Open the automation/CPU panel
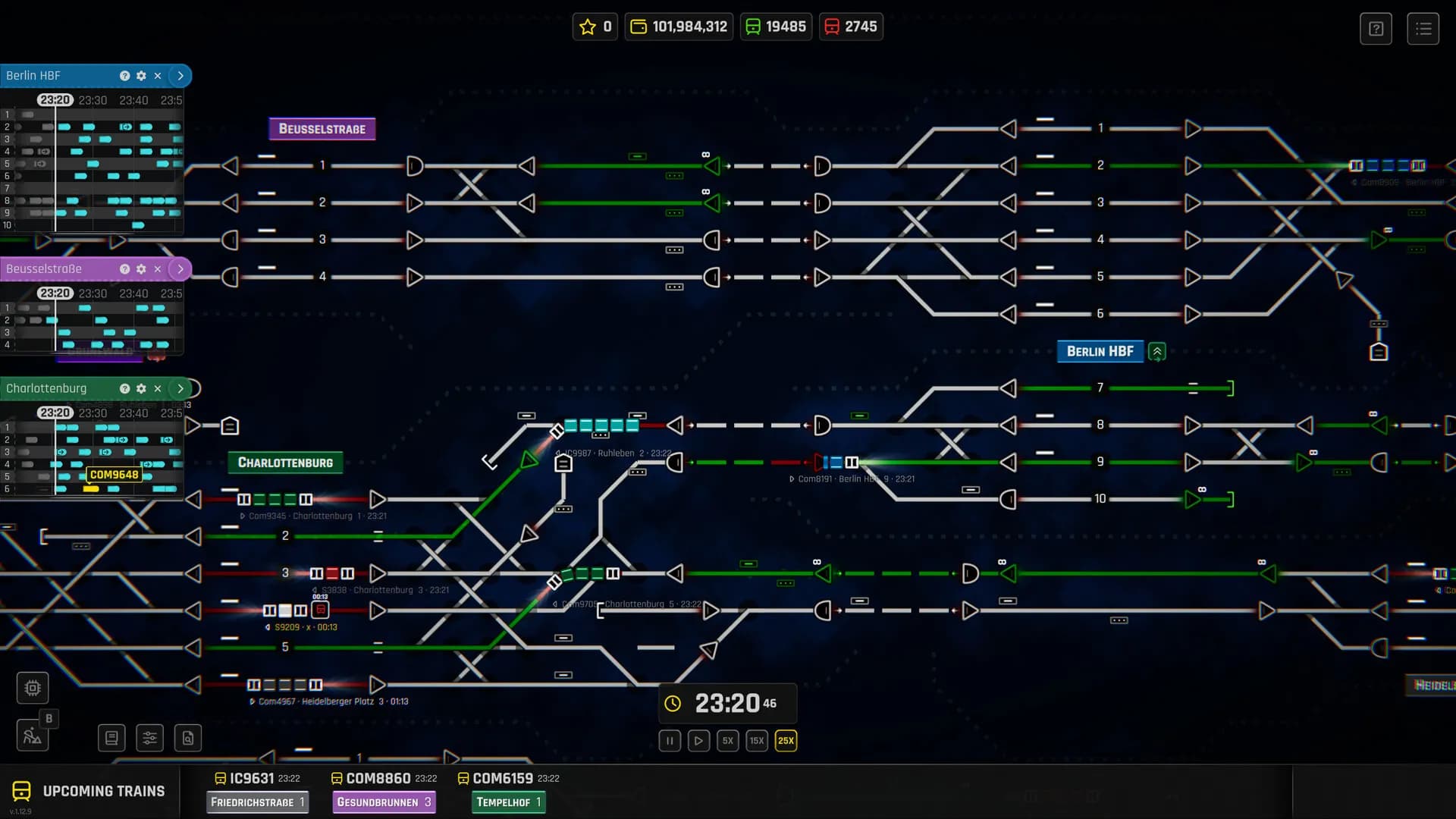 [x=32, y=687]
